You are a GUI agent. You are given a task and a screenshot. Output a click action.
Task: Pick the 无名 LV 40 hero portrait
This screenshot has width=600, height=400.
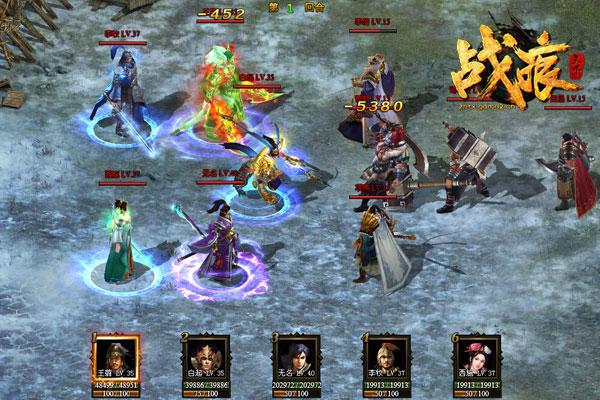[x=296, y=355]
